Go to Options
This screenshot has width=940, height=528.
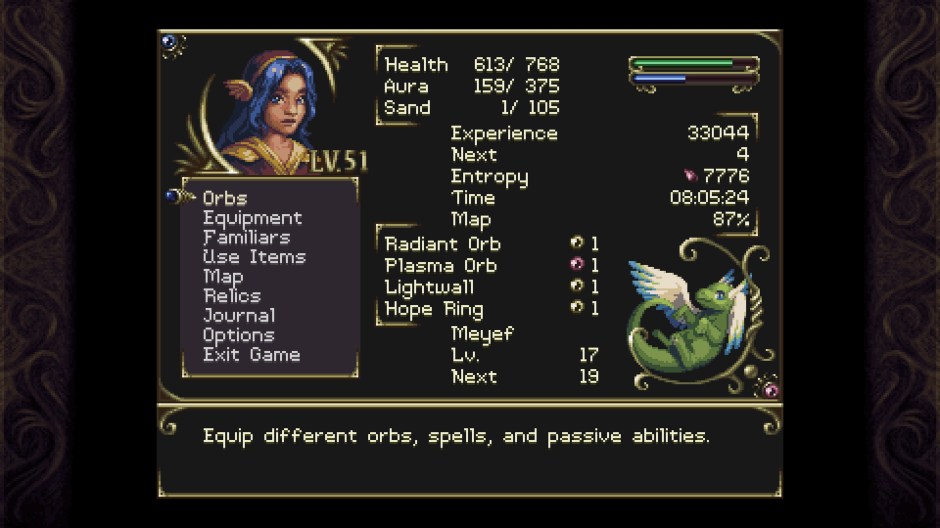238,335
